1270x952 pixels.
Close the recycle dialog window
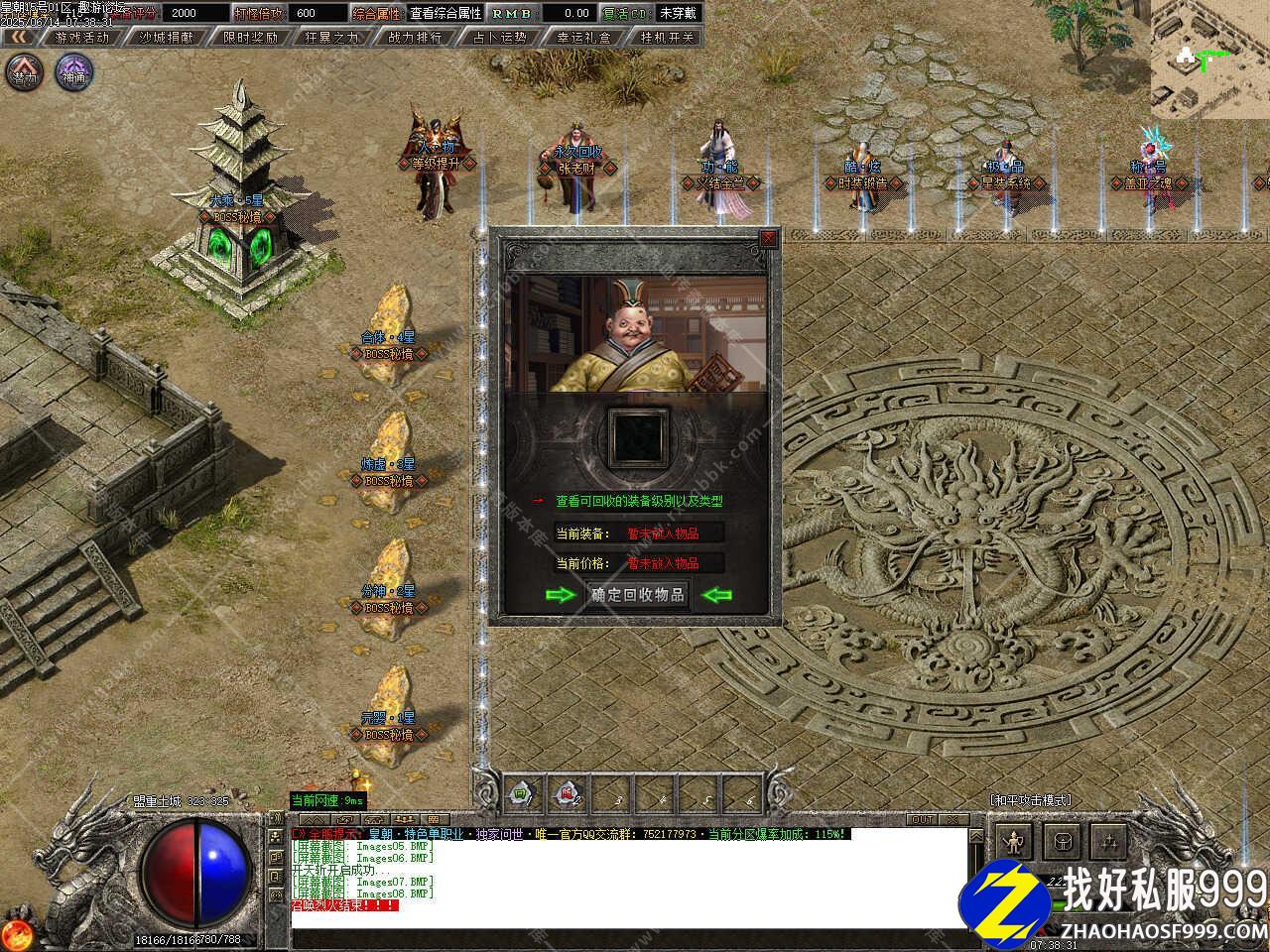767,238
